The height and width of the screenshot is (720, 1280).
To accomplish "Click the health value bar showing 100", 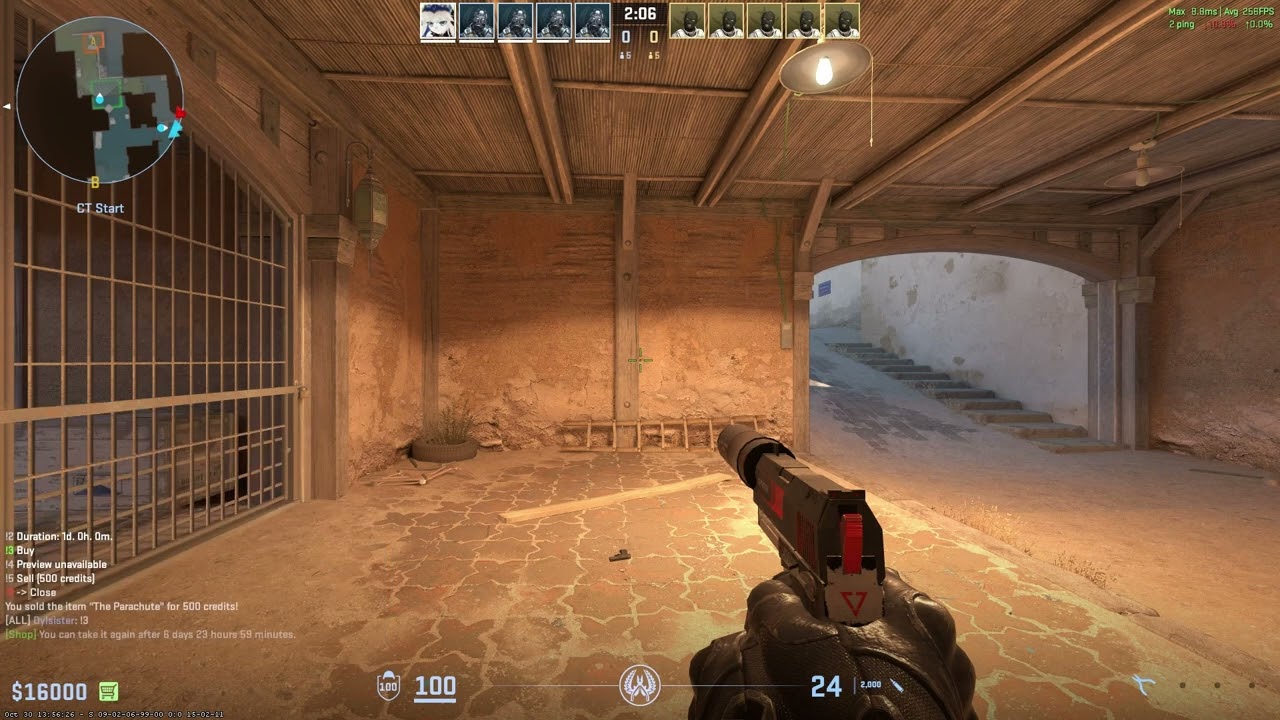I will pyautogui.click(x=434, y=687).
